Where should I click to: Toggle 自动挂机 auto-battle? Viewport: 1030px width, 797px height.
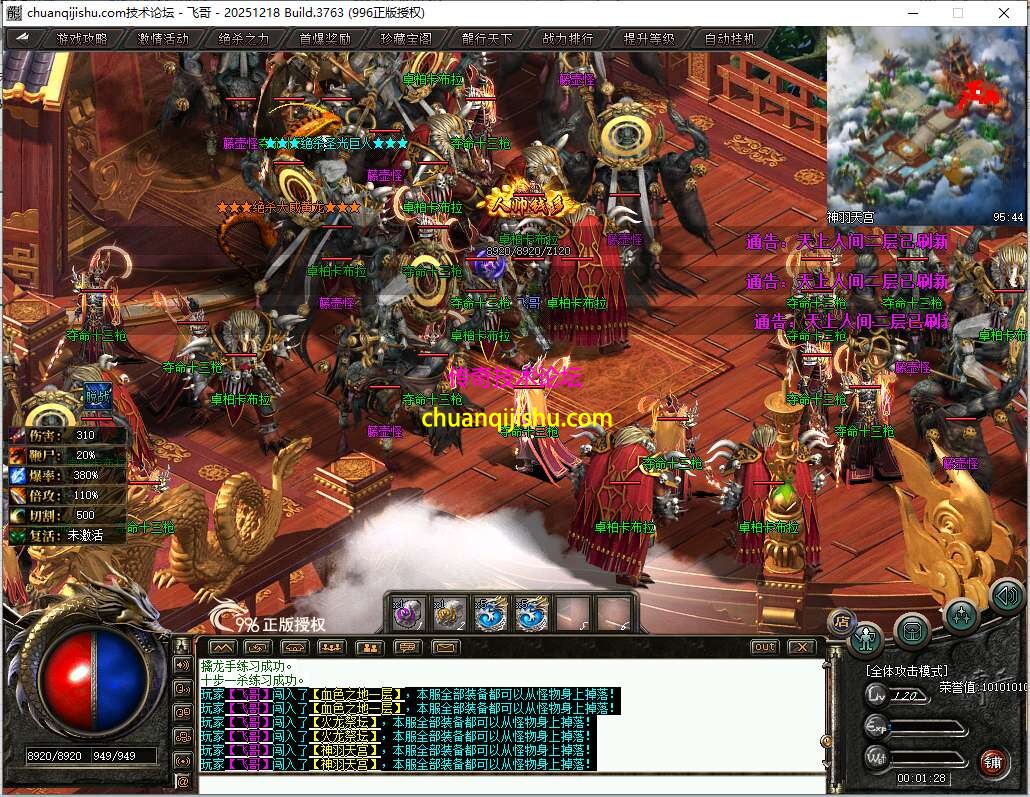pos(730,39)
